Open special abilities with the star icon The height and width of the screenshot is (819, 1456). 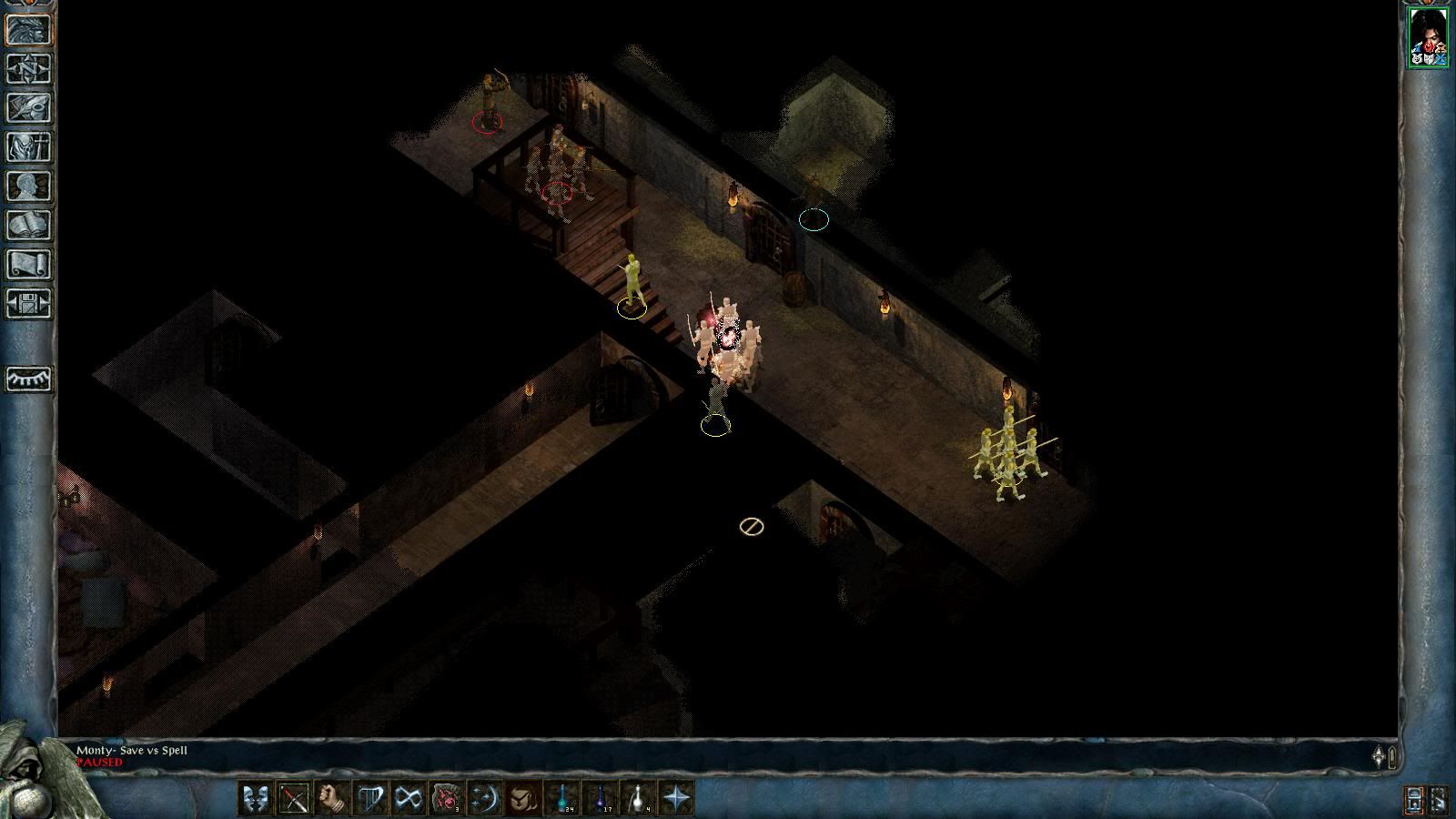coord(677,799)
